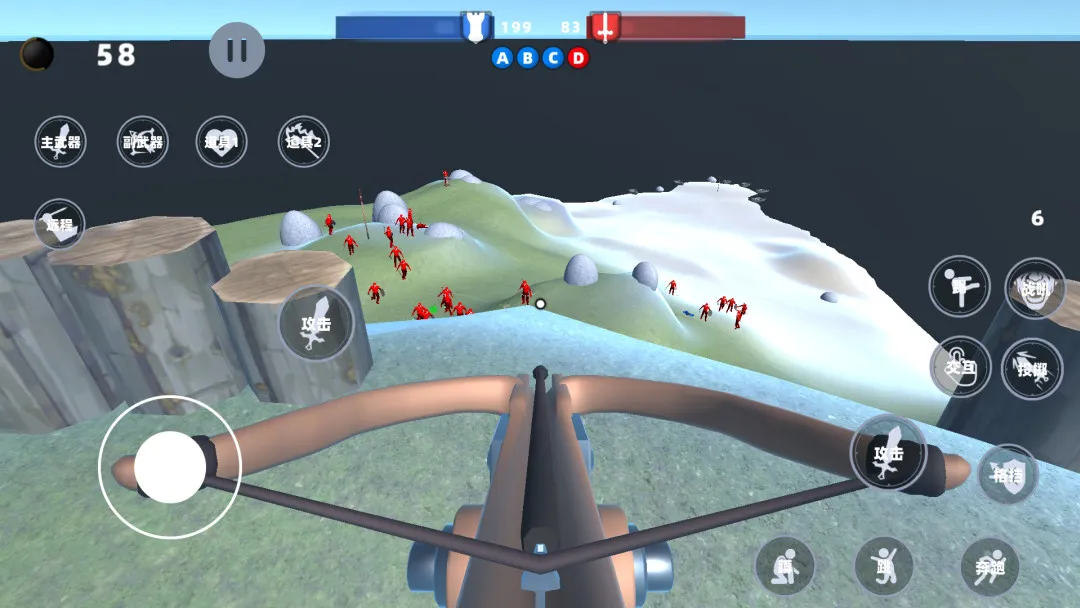Pause the game with the pause button

tap(237, 50)
